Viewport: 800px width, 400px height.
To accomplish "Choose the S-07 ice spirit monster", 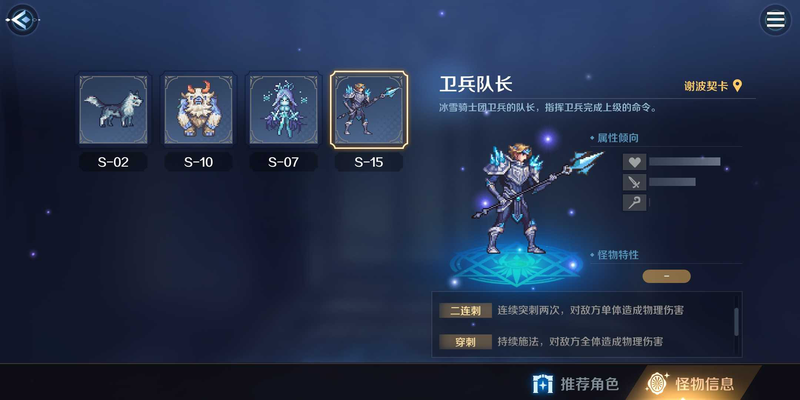I will pos(283,110).
